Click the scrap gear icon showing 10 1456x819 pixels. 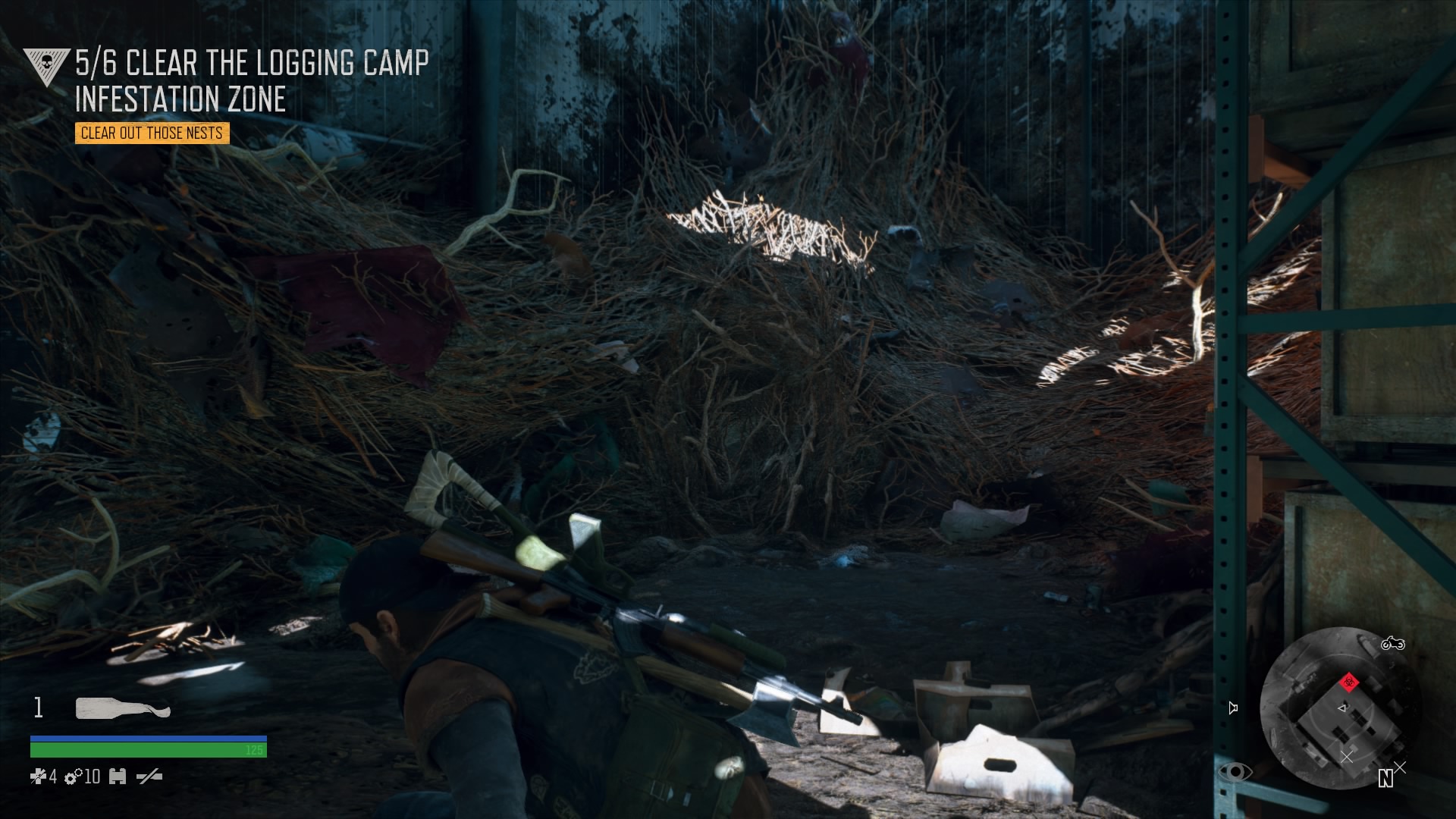(x=71, y=777)
